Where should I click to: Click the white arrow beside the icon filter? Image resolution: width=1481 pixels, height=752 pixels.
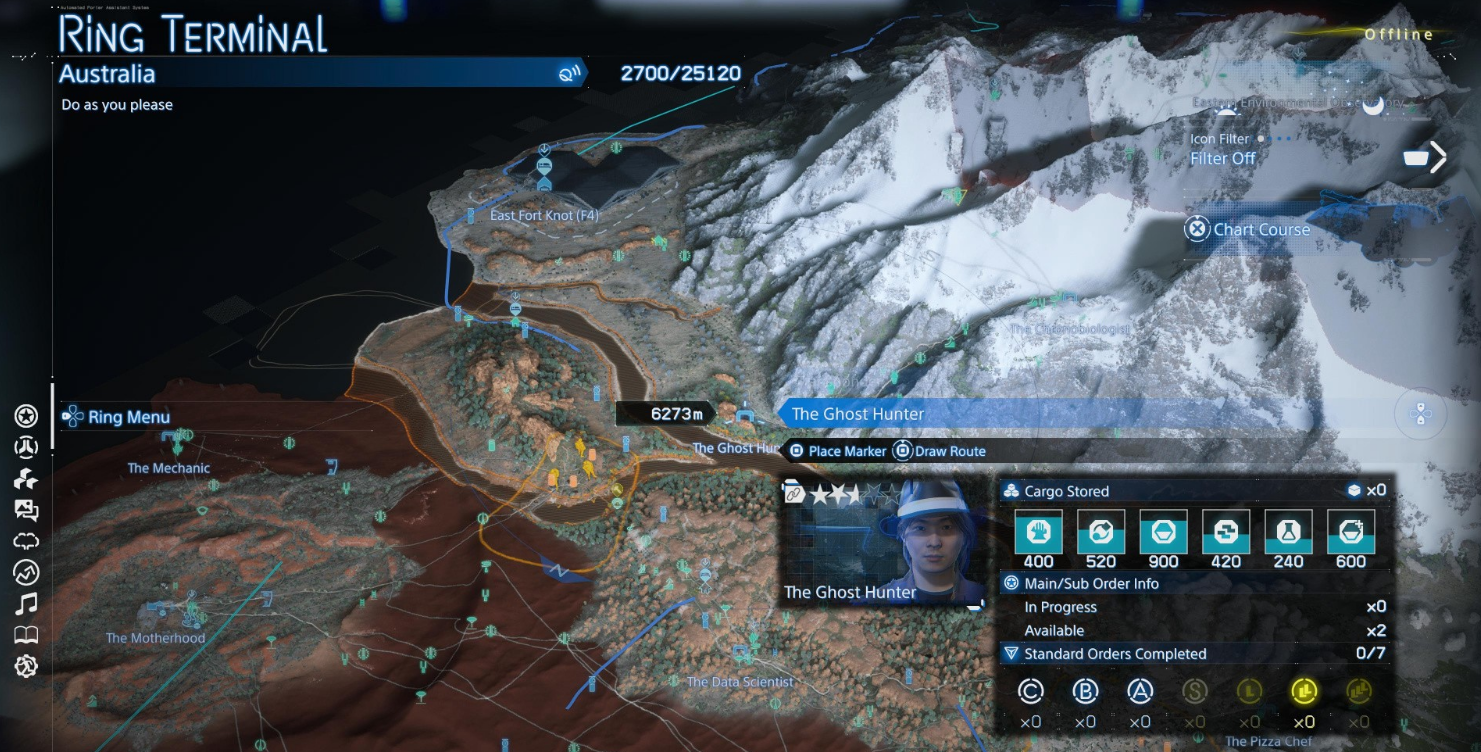(x=1438, y=157)
